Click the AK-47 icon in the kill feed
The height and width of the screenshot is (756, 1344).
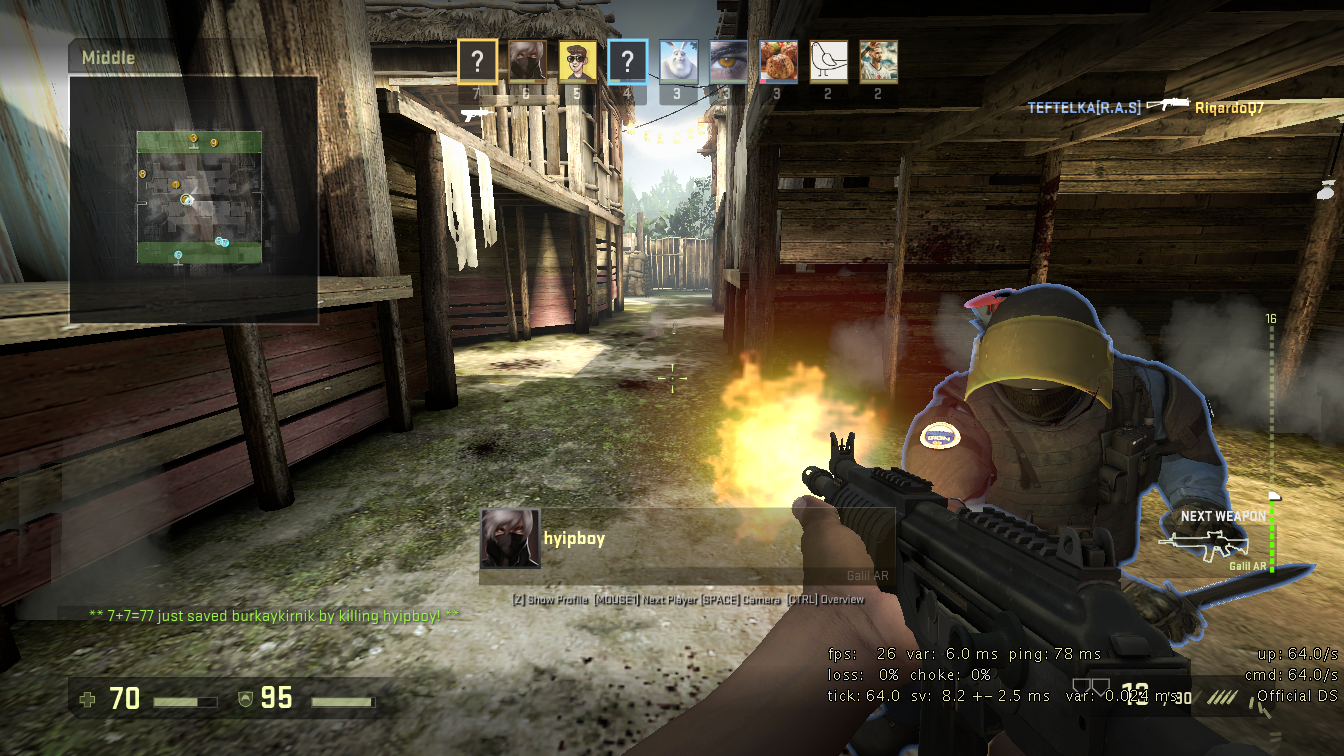[1168, 103]
